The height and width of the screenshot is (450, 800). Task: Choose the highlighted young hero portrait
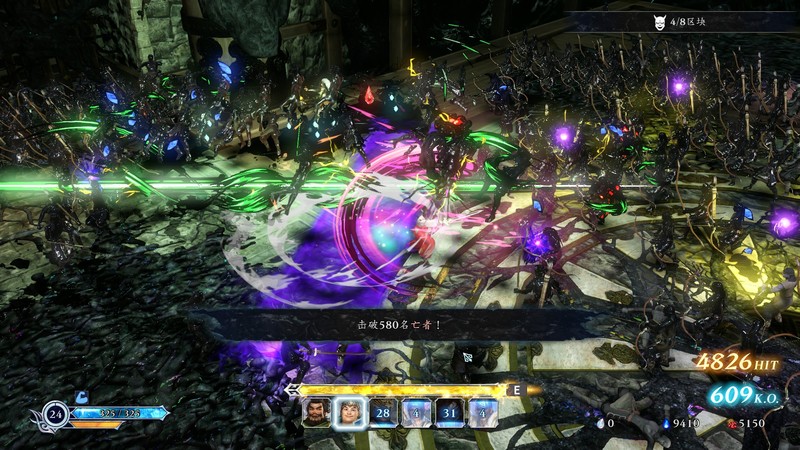pyautogui.click(x=350, y=410)
